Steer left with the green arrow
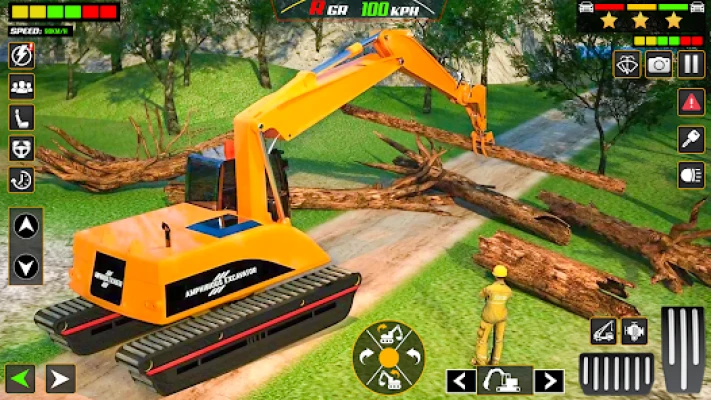Image resolution: width=711 pixels, height=400 pixels. pyautogui.click(x=20, y=379)
